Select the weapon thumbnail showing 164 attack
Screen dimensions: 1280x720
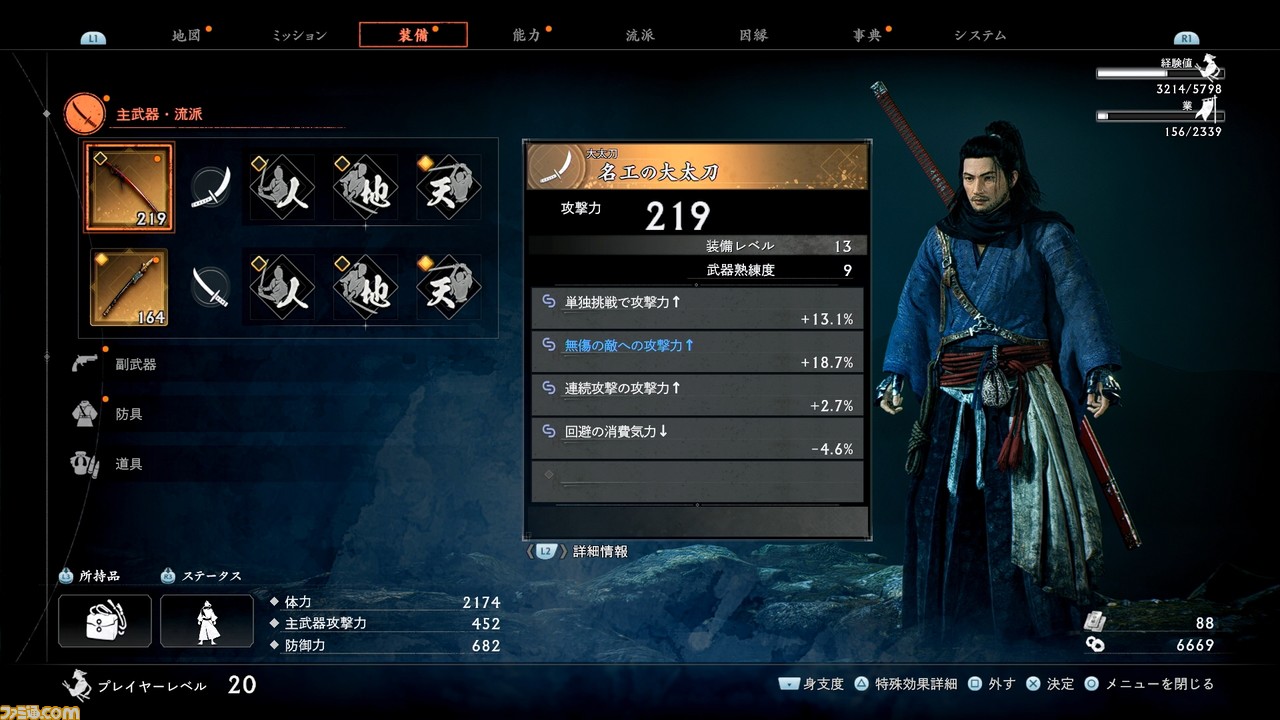pyautogui.click(x=129, y=288)
